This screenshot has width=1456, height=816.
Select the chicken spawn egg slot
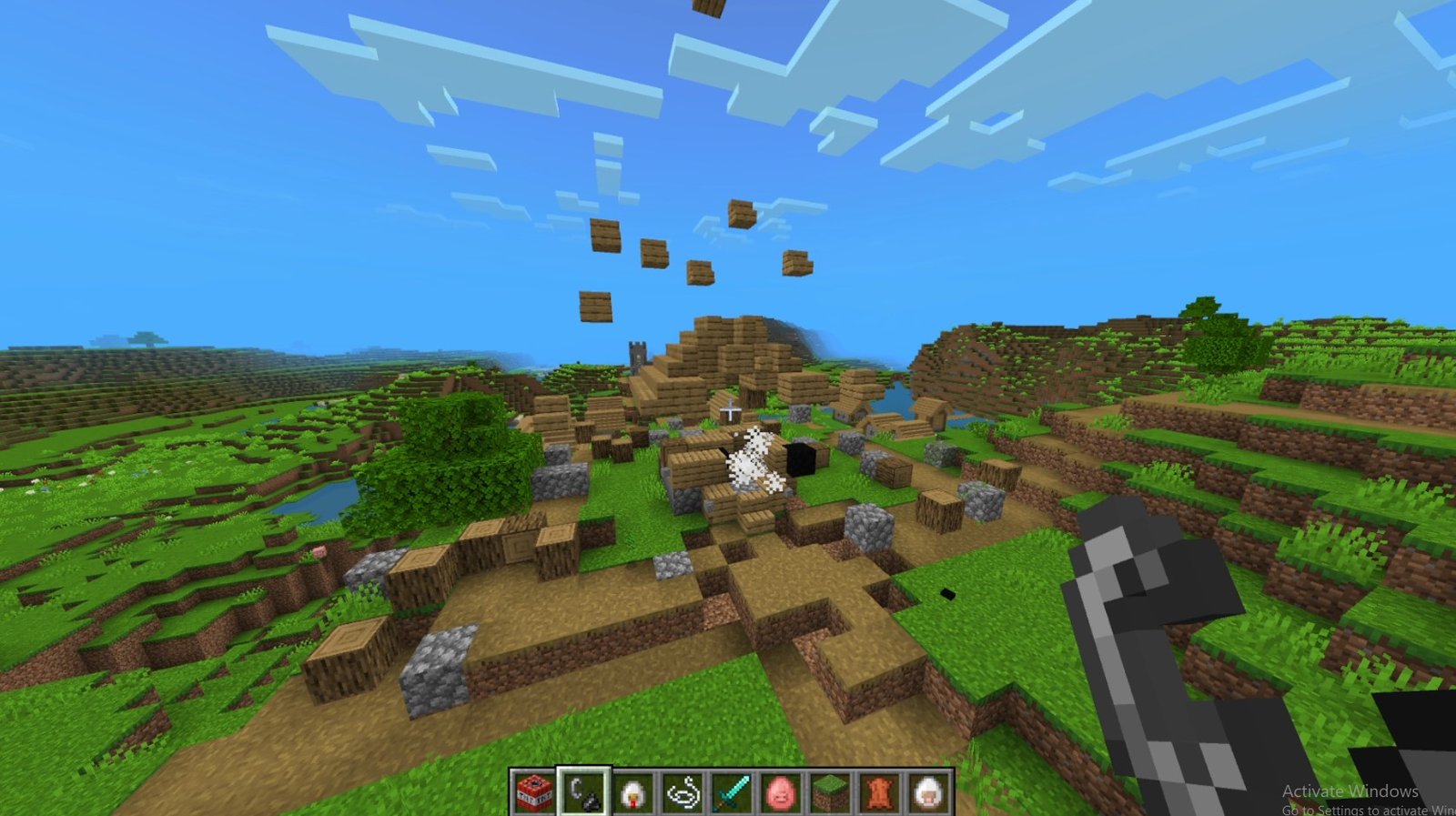632,791
